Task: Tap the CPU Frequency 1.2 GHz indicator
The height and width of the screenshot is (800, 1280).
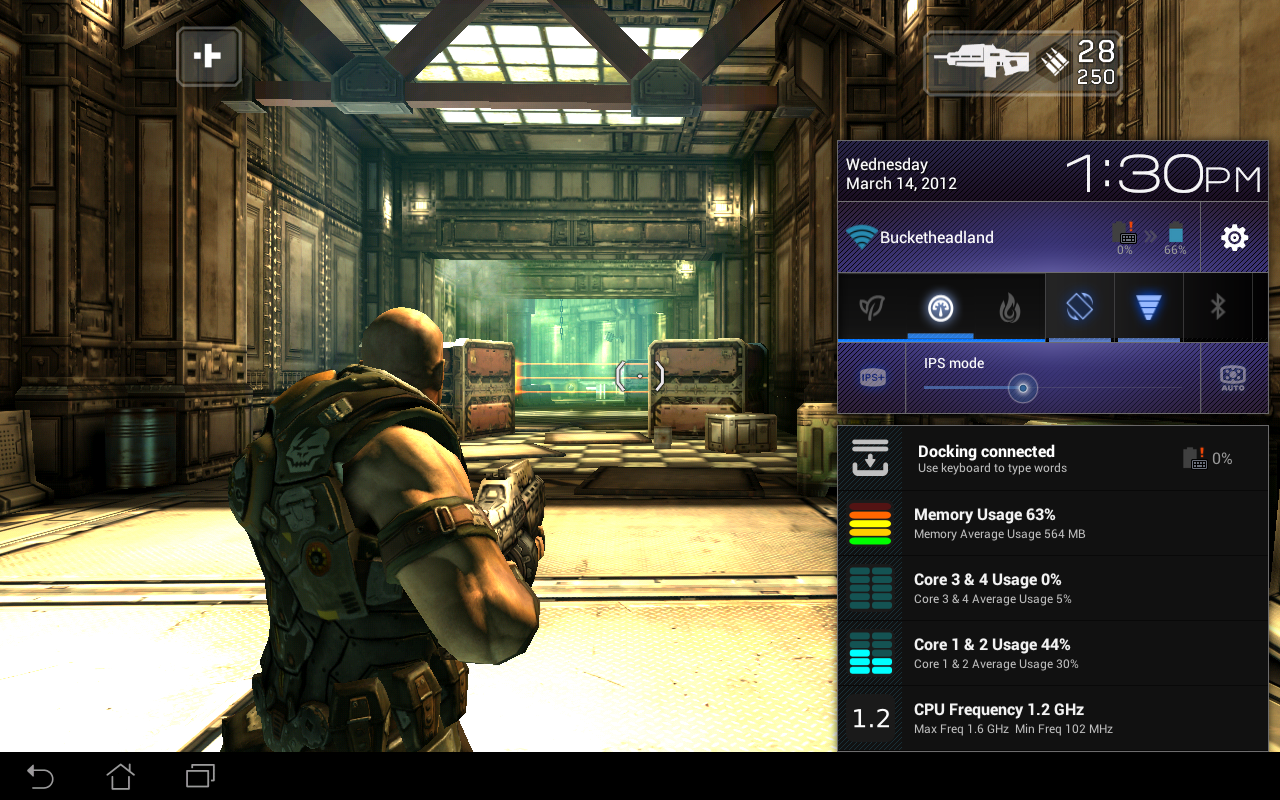Action: coord(1050,717)
